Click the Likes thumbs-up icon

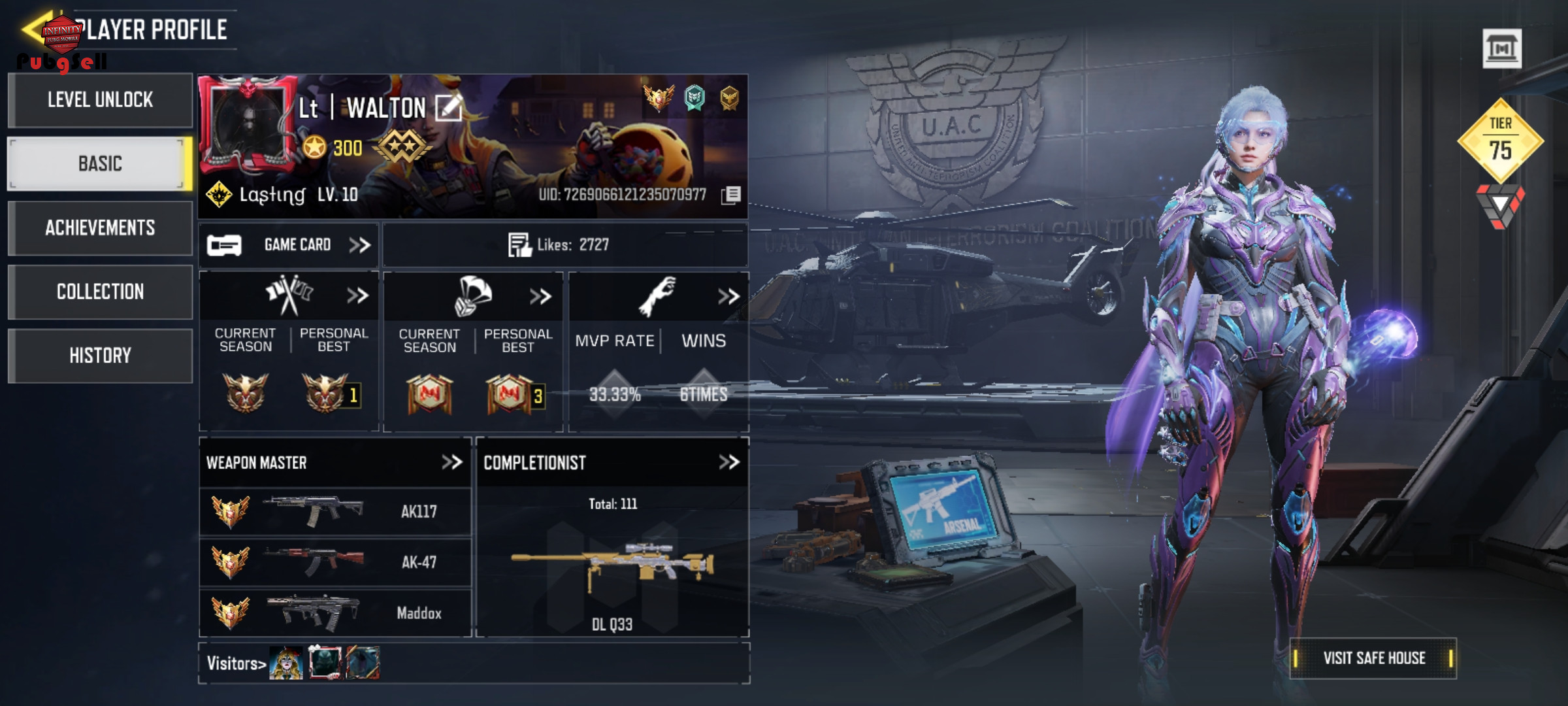tap(520, 245)
